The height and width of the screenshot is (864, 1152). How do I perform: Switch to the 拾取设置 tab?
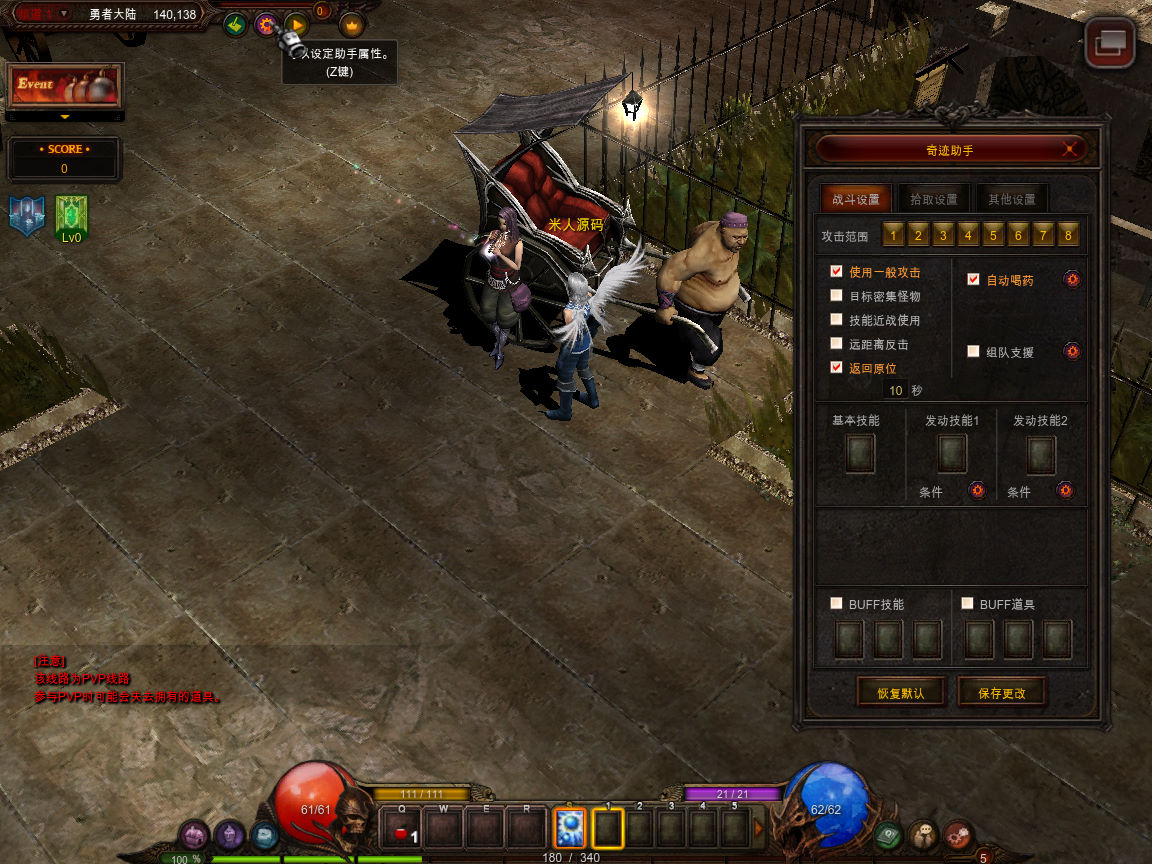[x=933, y=198]
